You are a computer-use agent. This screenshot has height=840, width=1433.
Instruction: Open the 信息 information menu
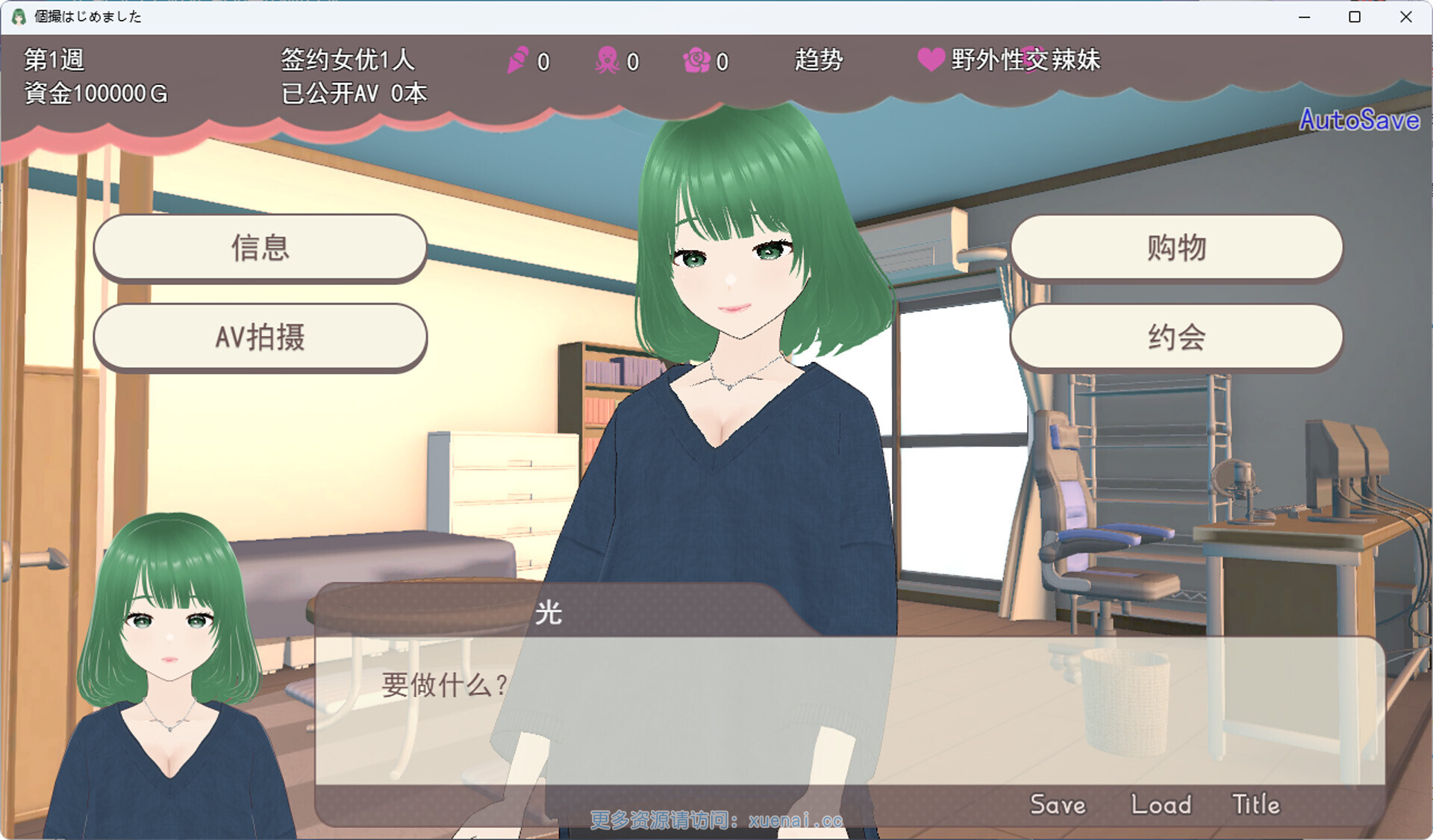(x=260, y=248)
